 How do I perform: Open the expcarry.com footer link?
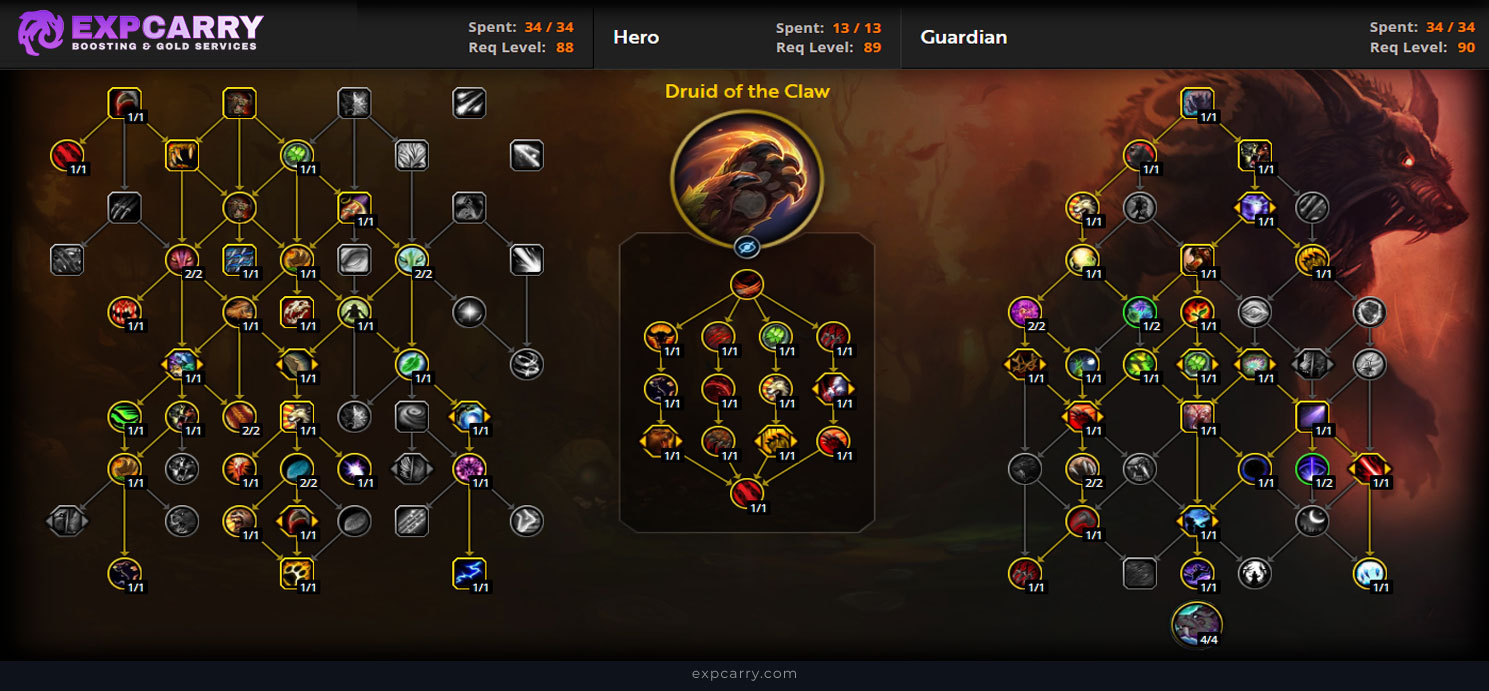(x=744, y=674)
